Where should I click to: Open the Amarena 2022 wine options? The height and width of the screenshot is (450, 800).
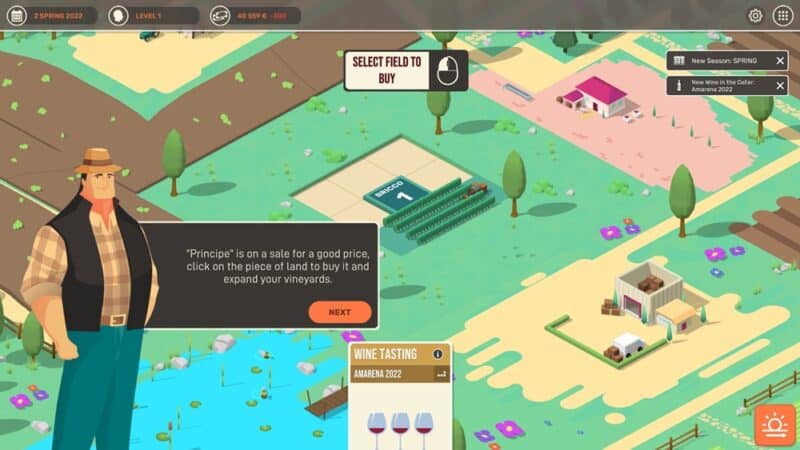(441, 373)
